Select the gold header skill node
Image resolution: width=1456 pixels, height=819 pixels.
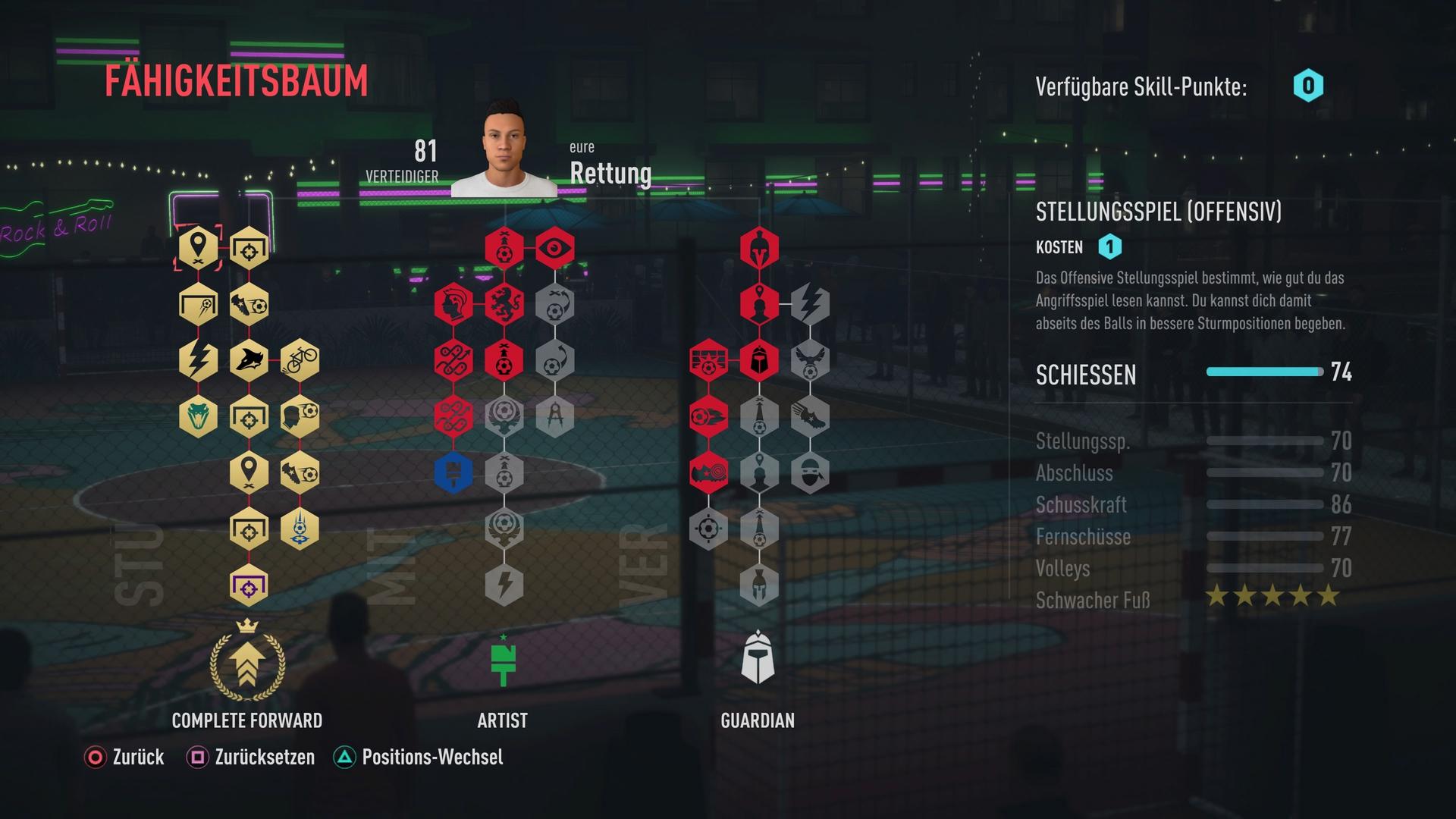300,416
